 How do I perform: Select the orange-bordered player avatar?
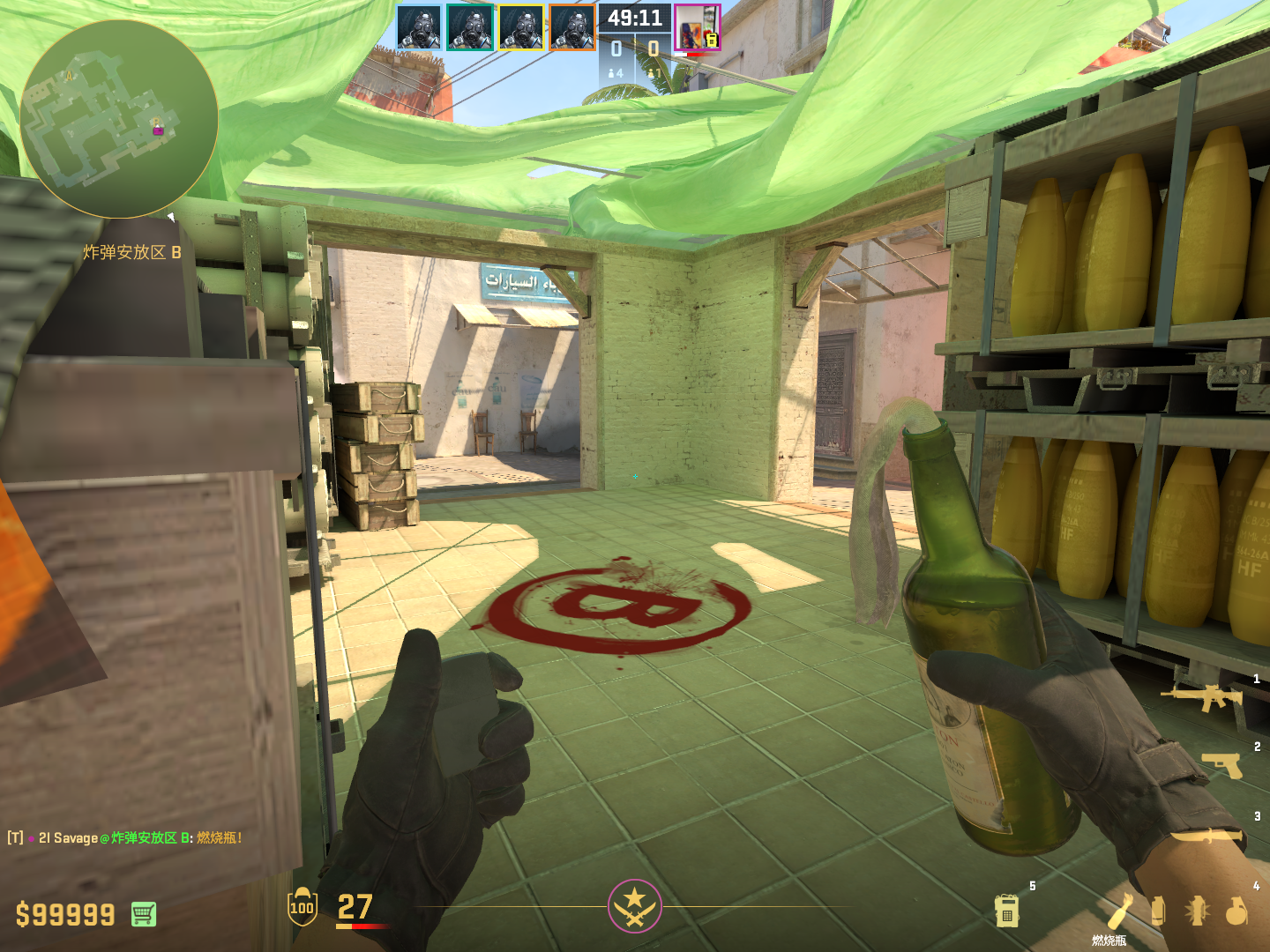pyautogui.click(x=571, y=27)
